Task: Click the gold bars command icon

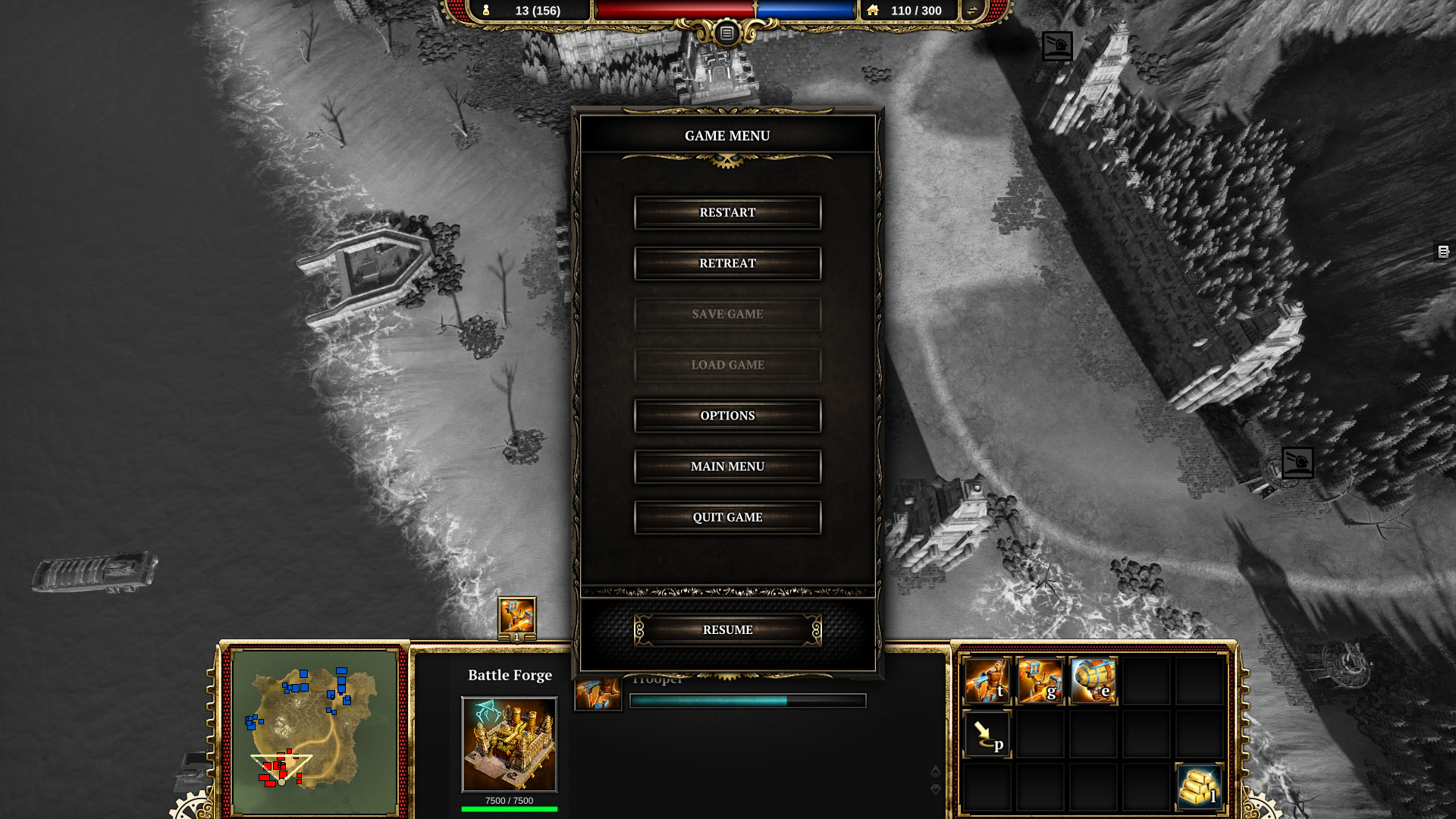Action: click(x=1199, y=787)
